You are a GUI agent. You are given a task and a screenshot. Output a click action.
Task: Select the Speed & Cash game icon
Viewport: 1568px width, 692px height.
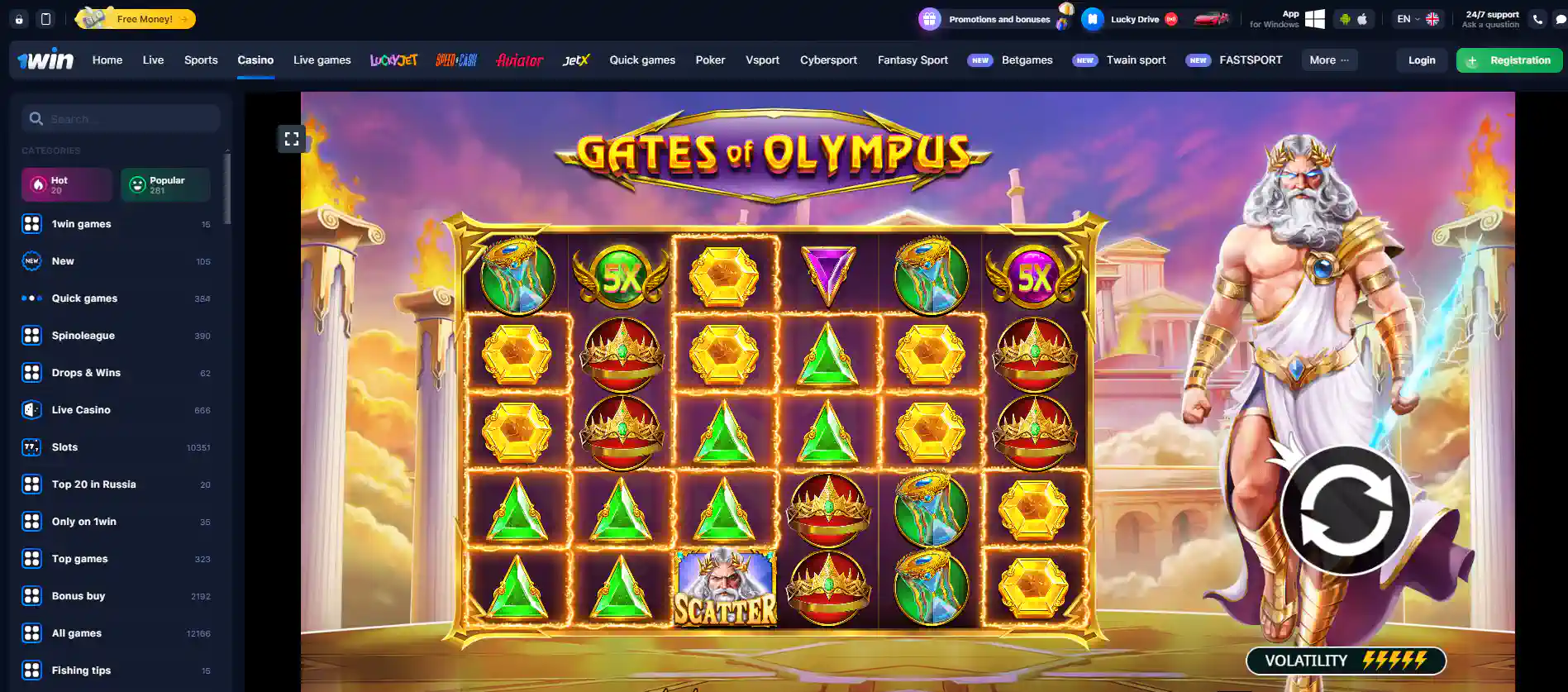455,60
